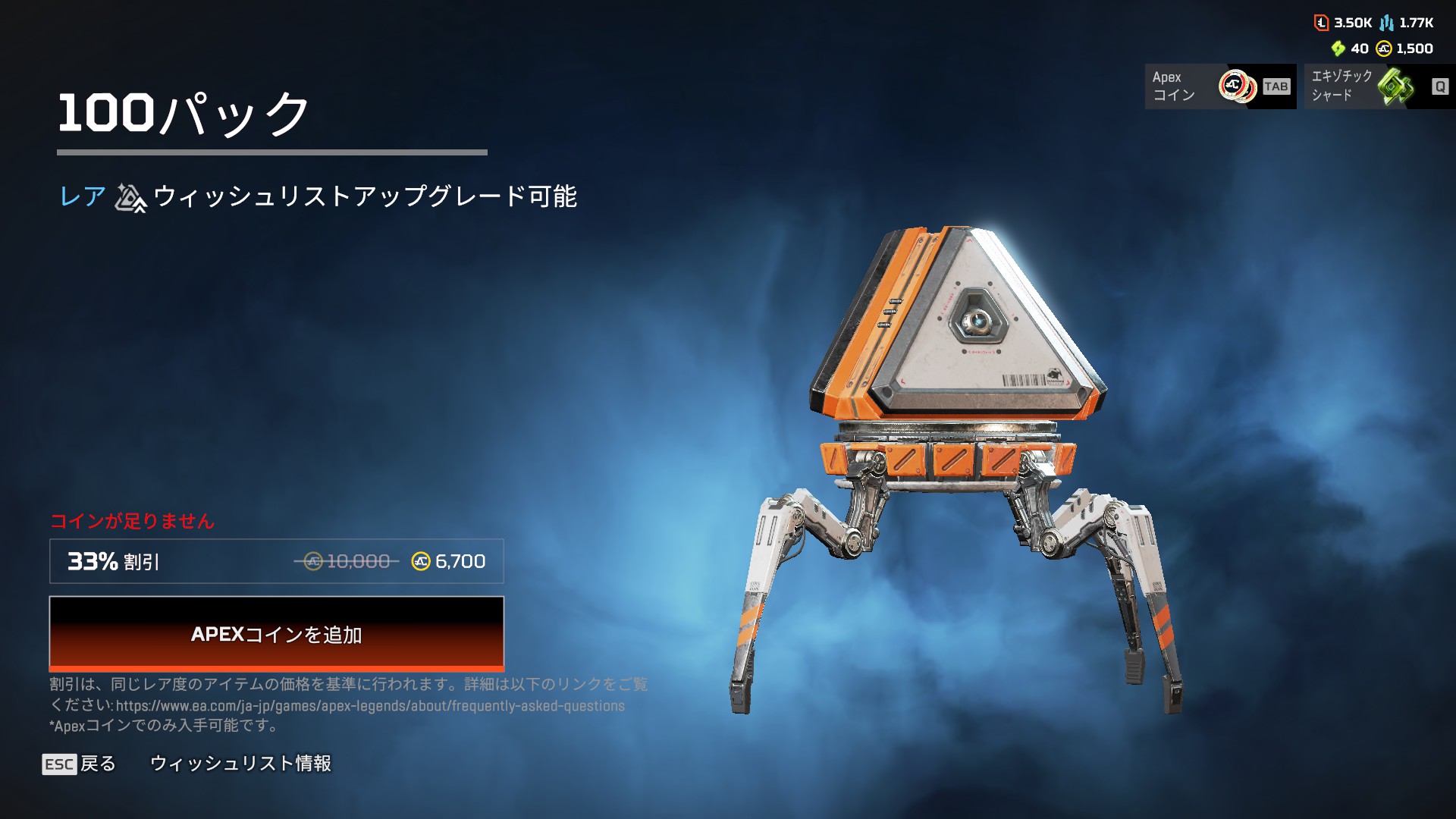Show ウィッシュリスト情報
Screen dimensions: 1456x819
[240, 764]
